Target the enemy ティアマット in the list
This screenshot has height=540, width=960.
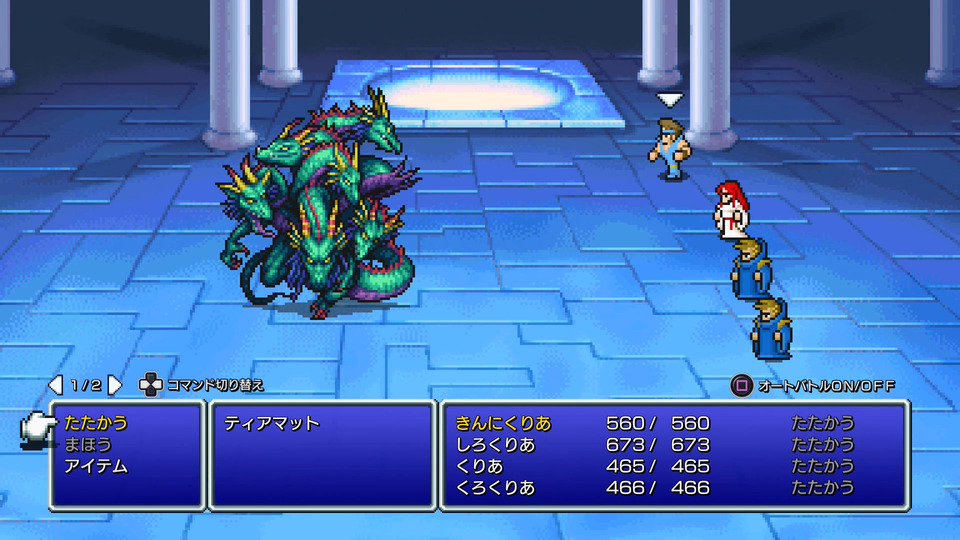point(272,423)
